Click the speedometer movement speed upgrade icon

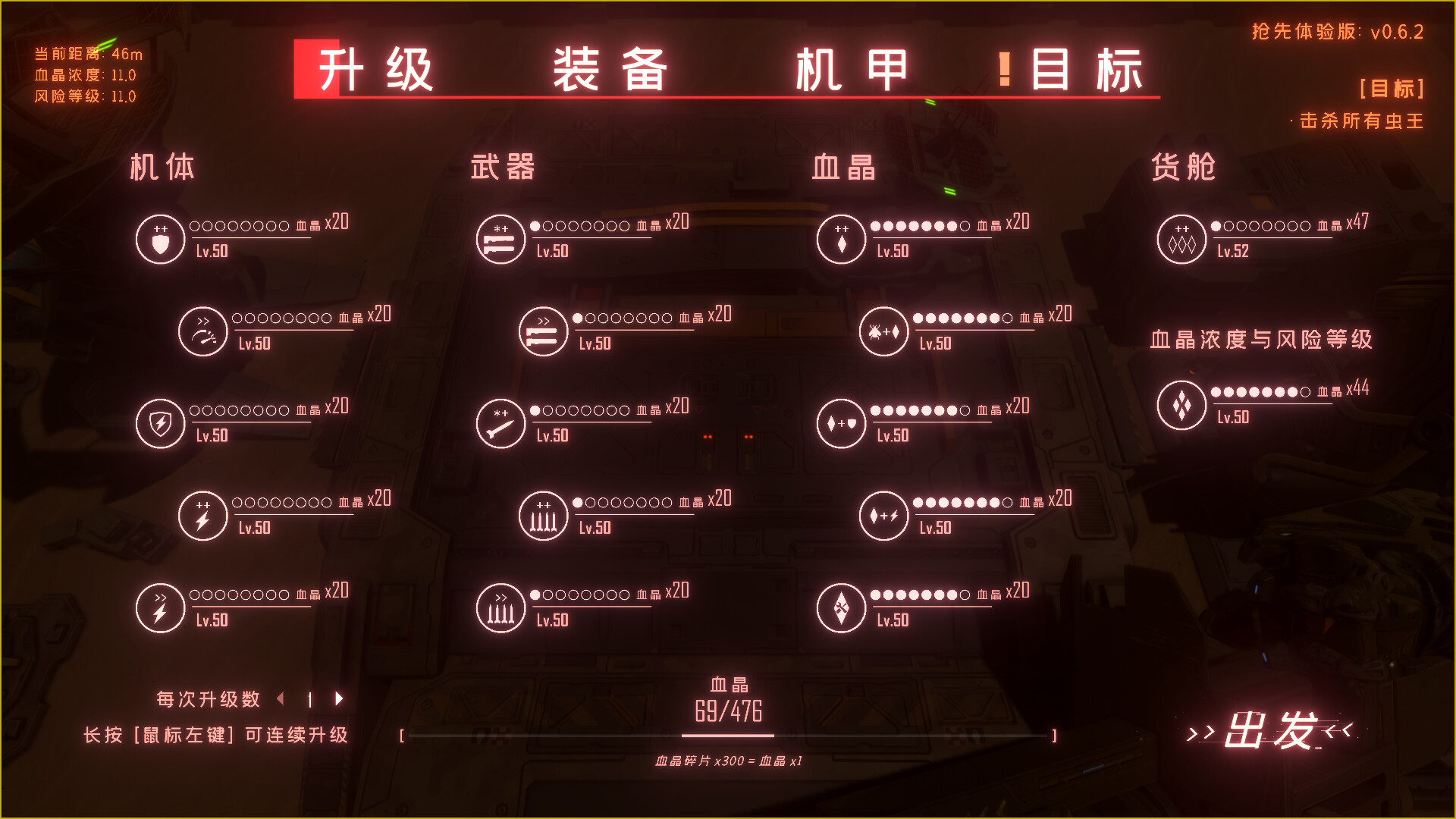[x=202, y=331]
